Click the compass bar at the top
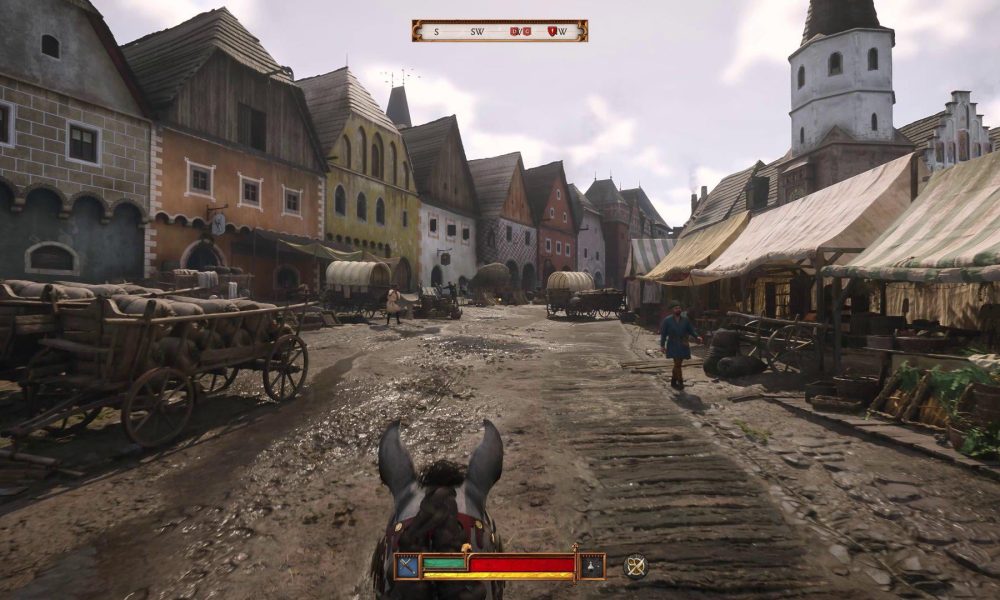 click(x=499, y=31)
